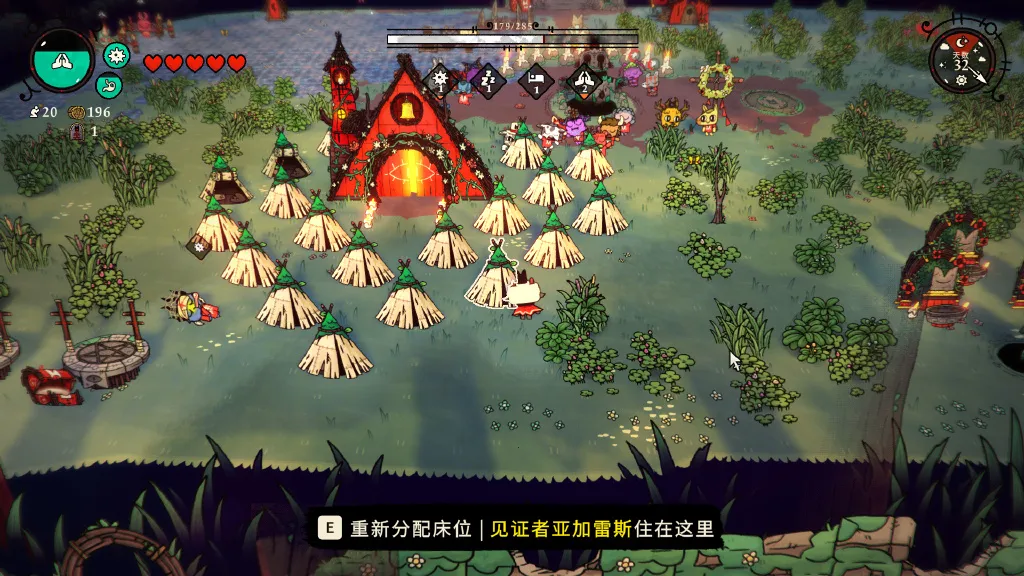Viewport: 1024px width, 576px height.
Task: Open the bed diamond notification
Action: (536, 80)
